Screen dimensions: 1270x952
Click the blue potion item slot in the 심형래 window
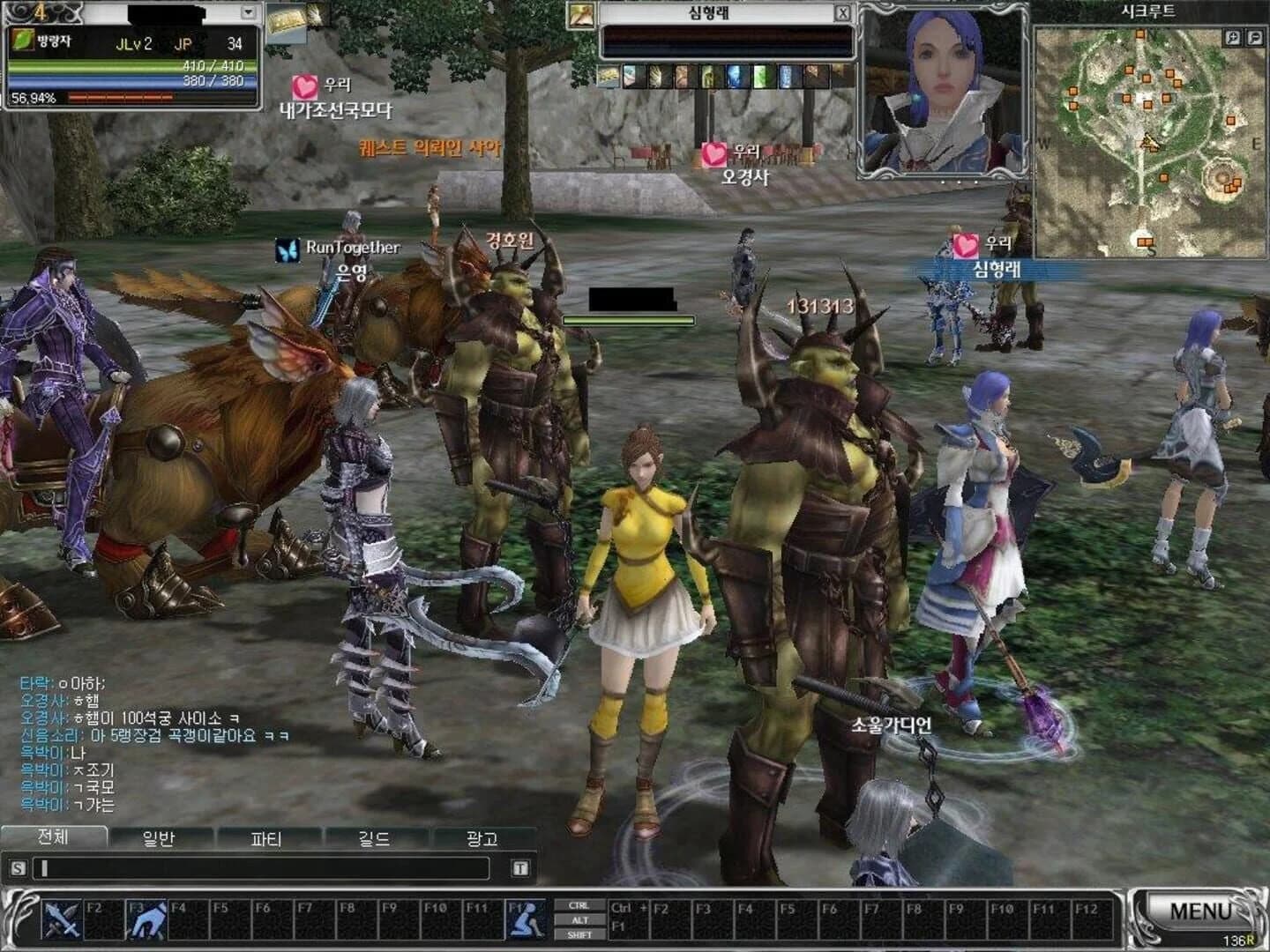[x=736, y=77]
